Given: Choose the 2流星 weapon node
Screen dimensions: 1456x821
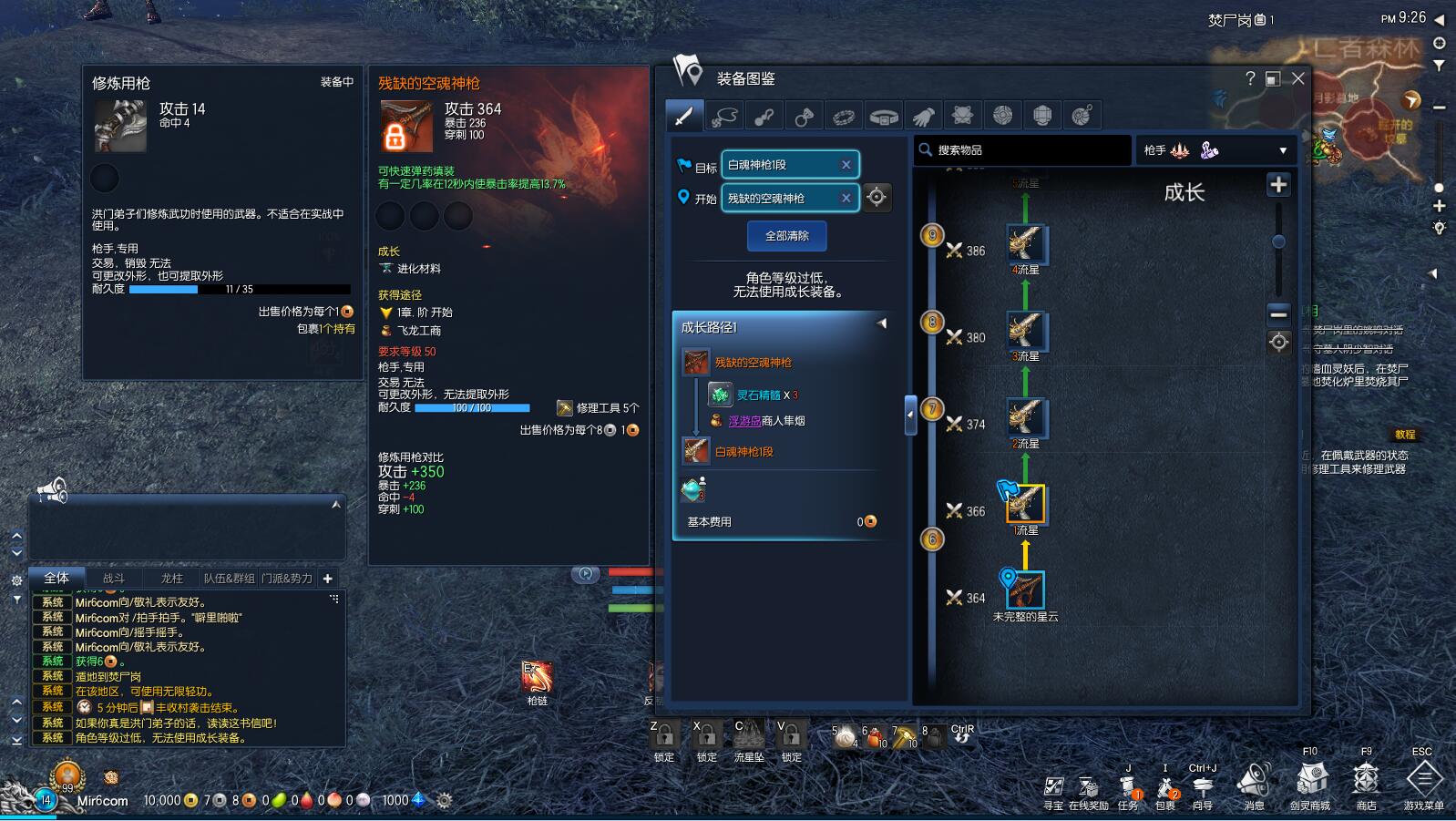Looking at the screenshot, I should 1026,417.
